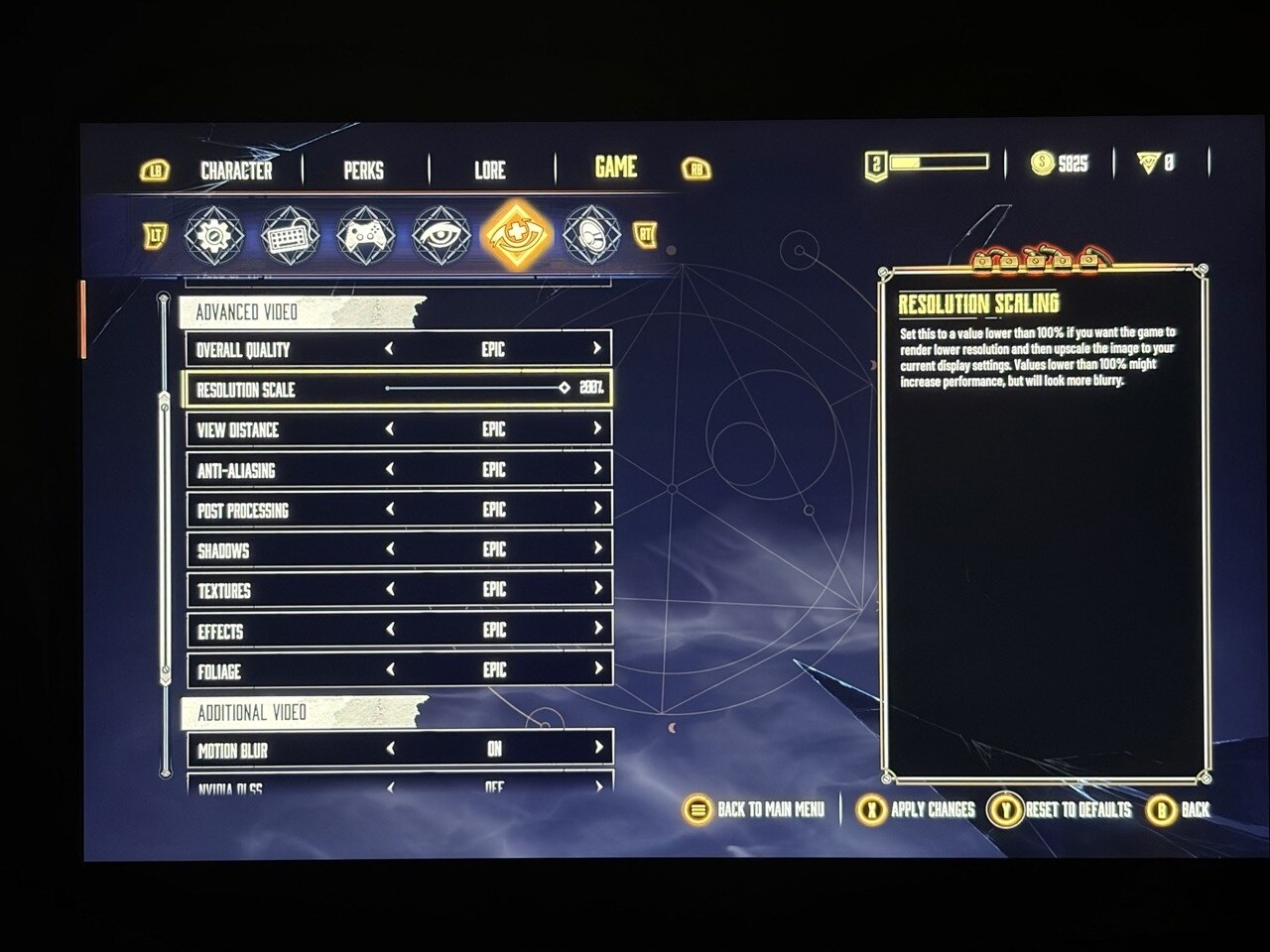The width and height of the screenshot is (1270, 952).
Task: Open the gear icon settings category
Action: coord(208,236)
